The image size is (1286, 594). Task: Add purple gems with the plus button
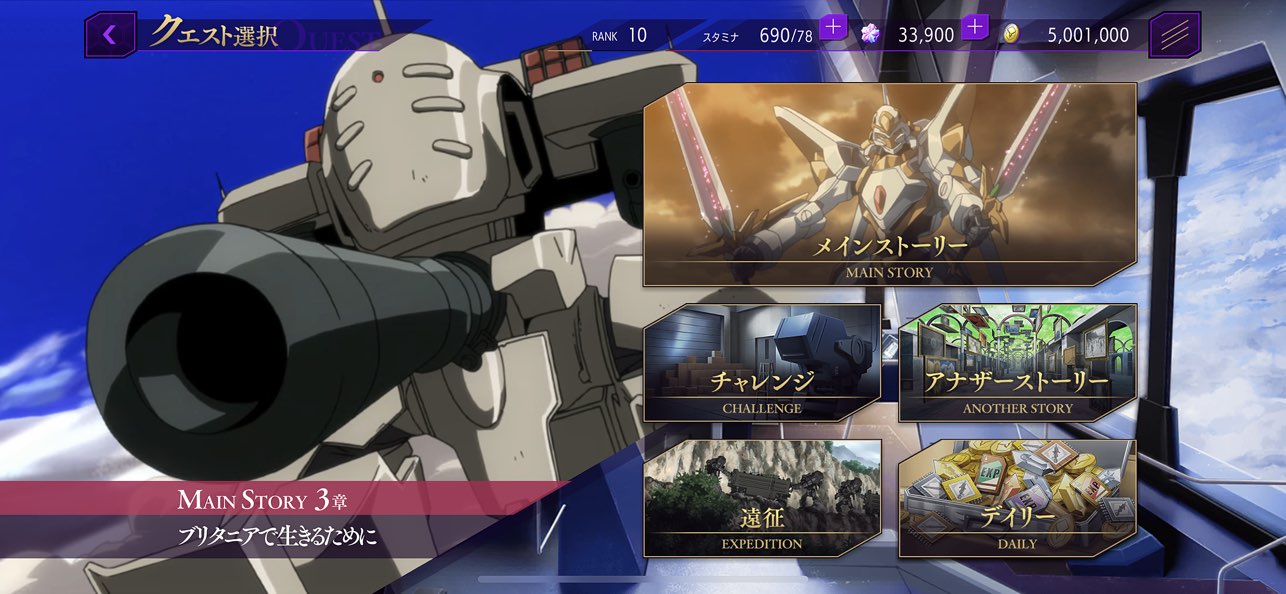coord(975,27)
